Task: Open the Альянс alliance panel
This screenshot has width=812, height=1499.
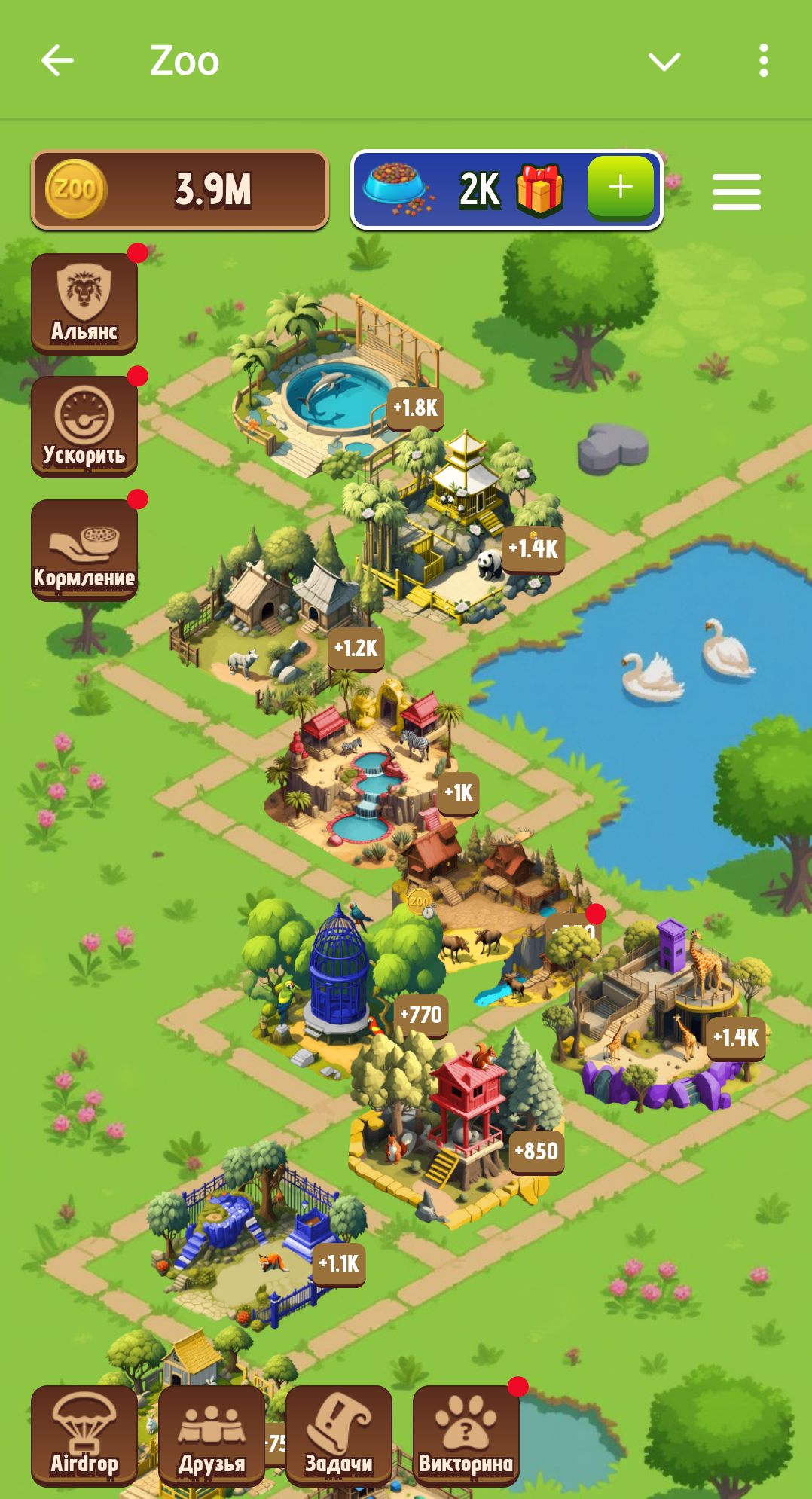Action: [84, 303]
